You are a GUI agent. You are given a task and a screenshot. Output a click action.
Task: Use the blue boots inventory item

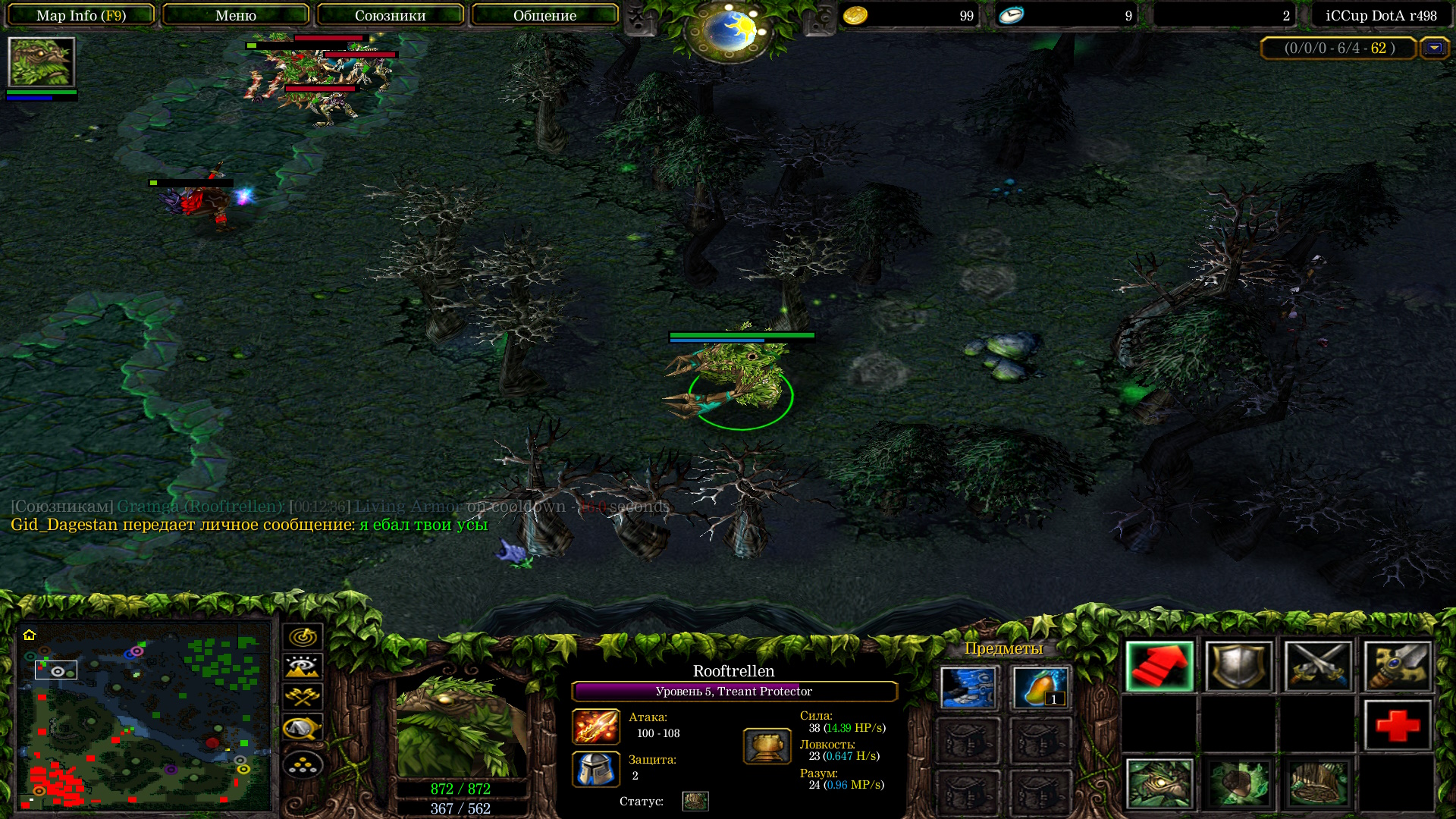click(x=968, y=687)
